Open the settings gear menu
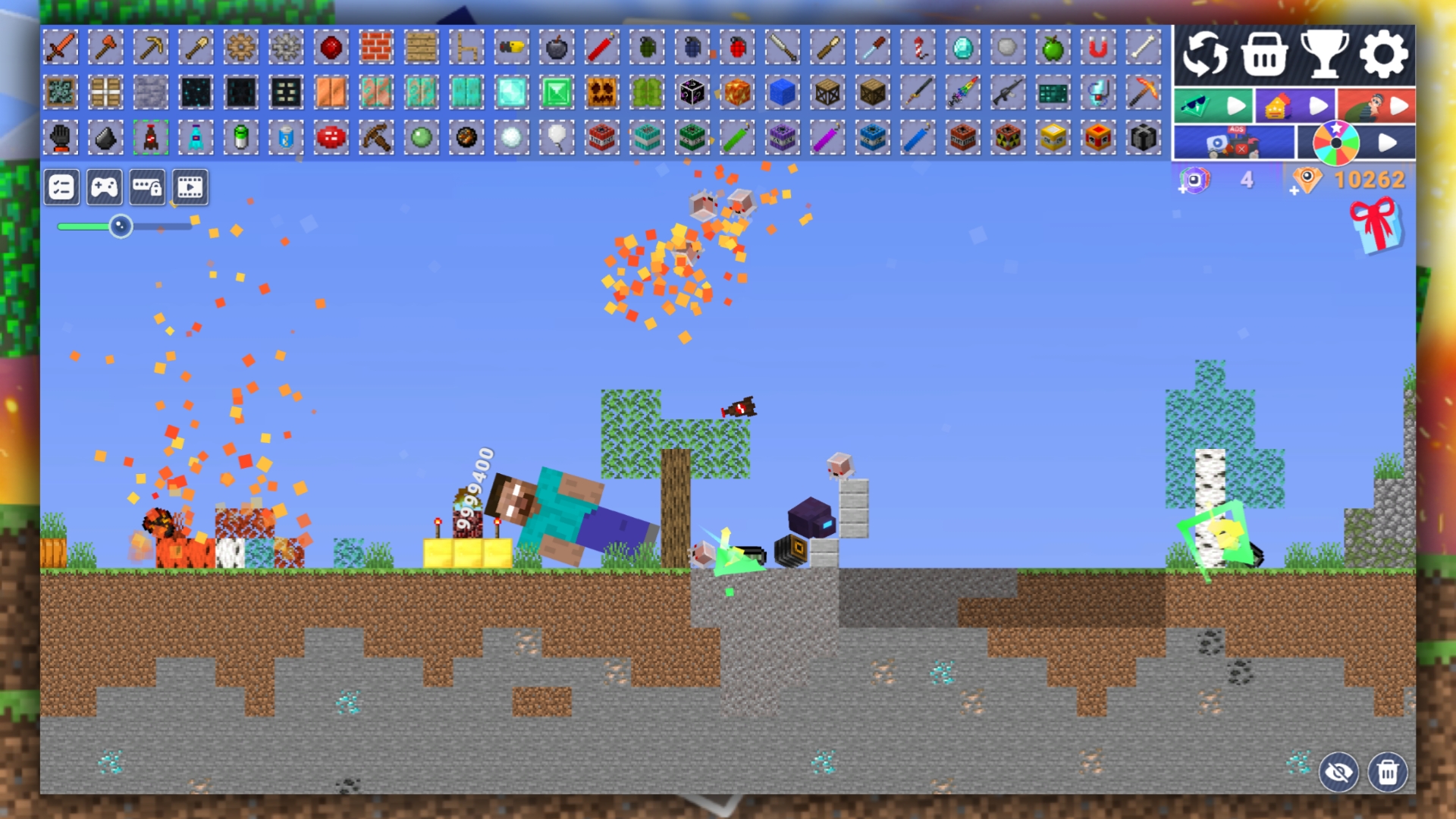This screenshot has height=819, width=1456. click(1385, 53)
